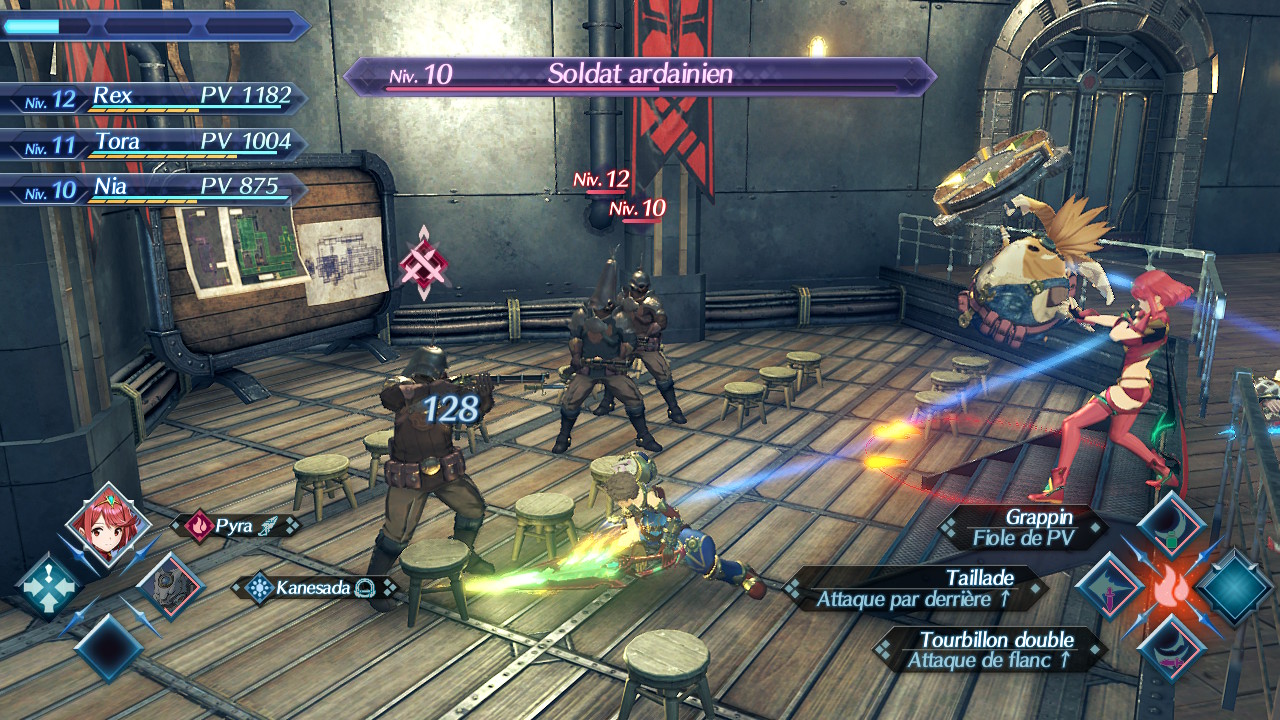Choose the Pyra blade name label

[x=237, y=526]
